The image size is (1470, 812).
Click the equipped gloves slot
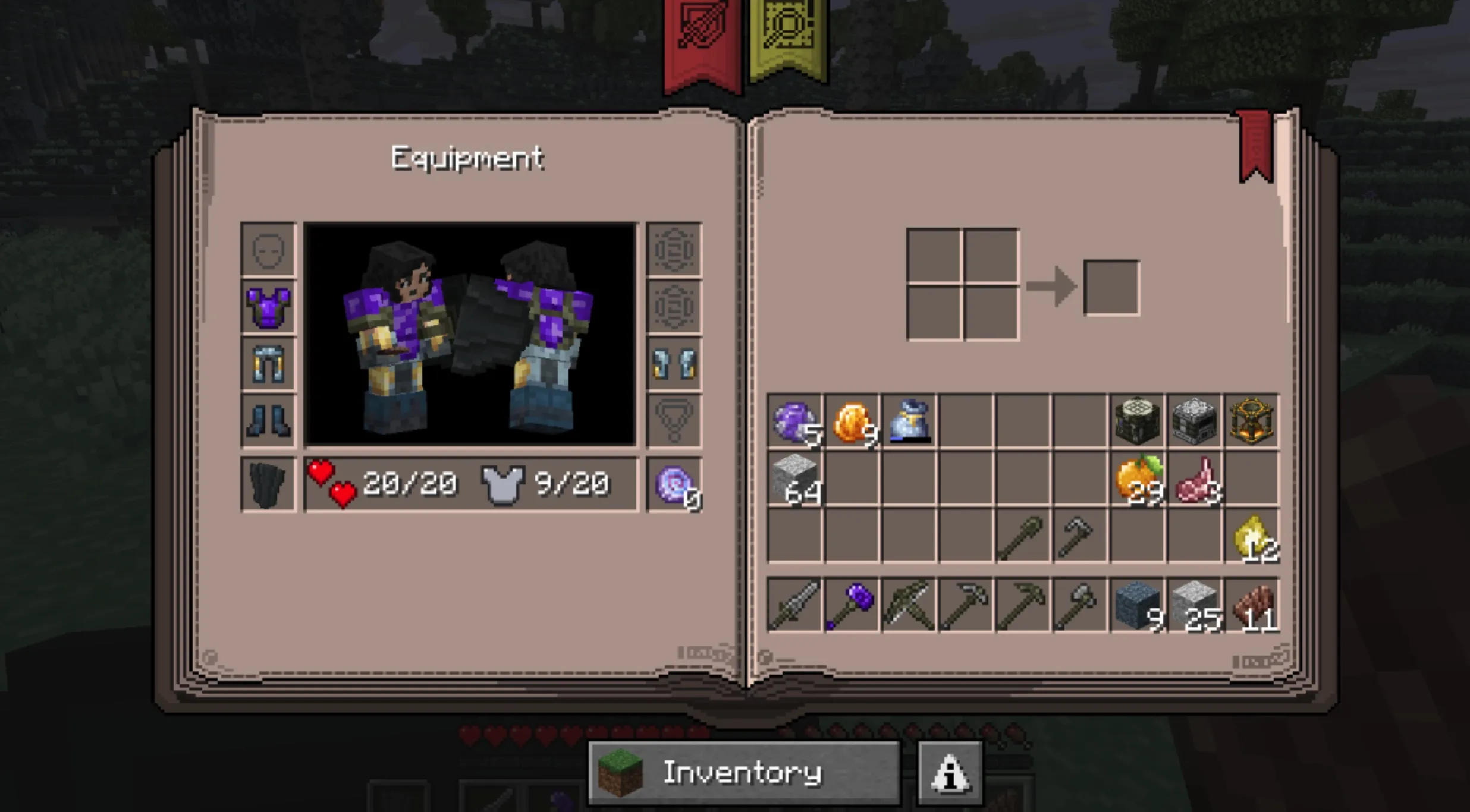click(x=674, y=364)
